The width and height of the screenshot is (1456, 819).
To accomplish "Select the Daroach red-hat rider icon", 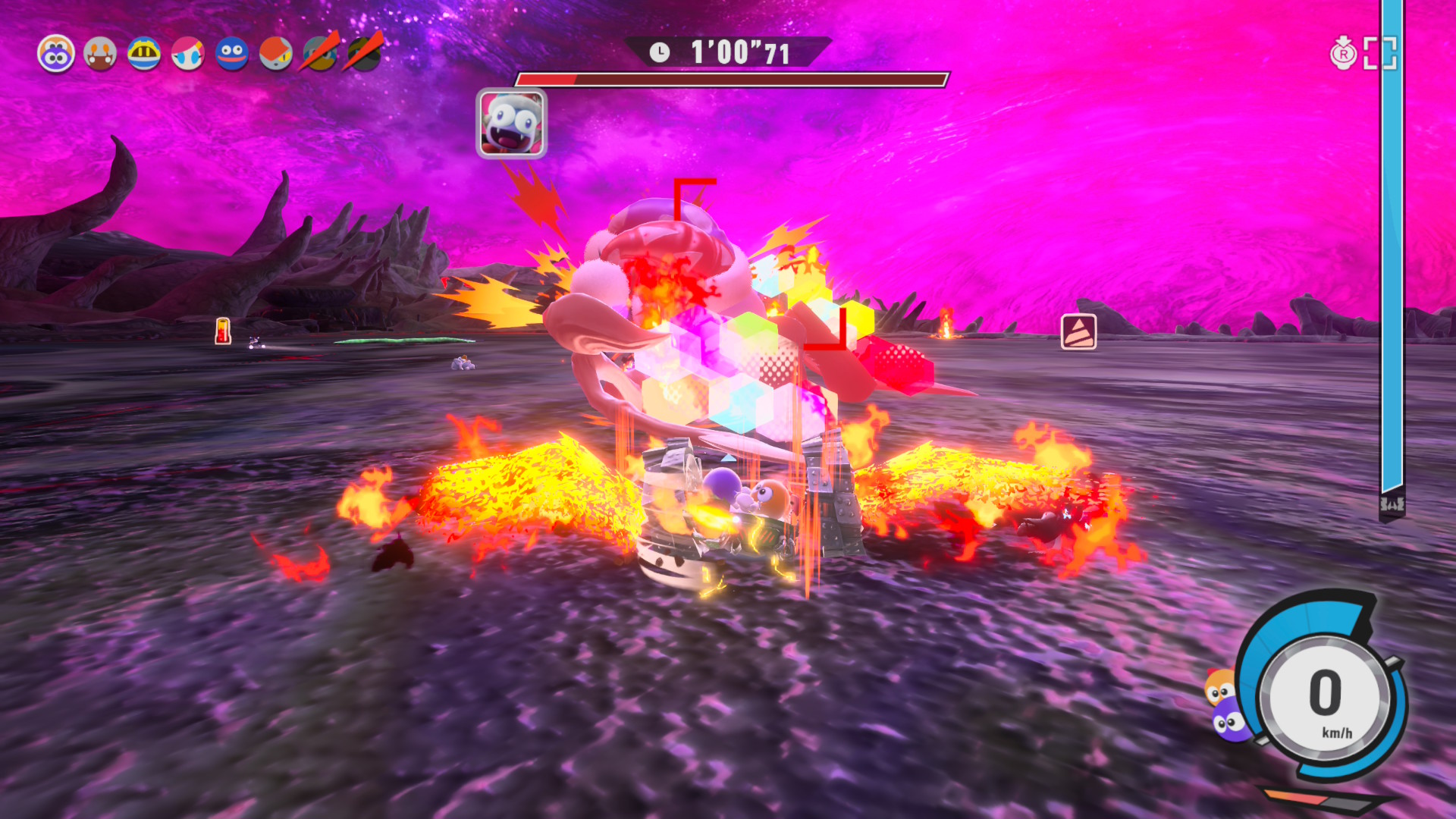I will click(x=276, y=54).
